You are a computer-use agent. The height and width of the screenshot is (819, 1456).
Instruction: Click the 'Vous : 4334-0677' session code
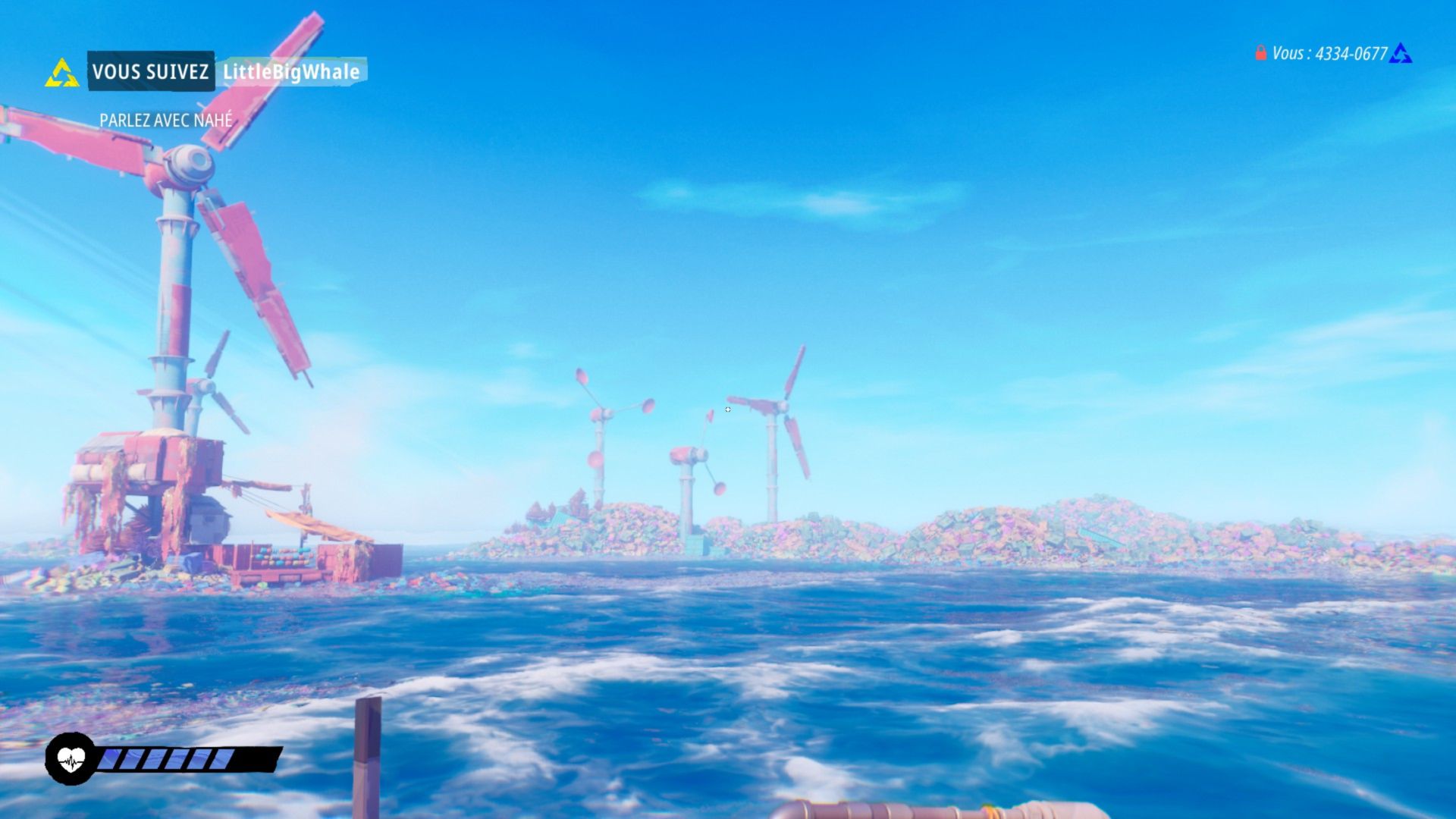tap(1329, 54)
